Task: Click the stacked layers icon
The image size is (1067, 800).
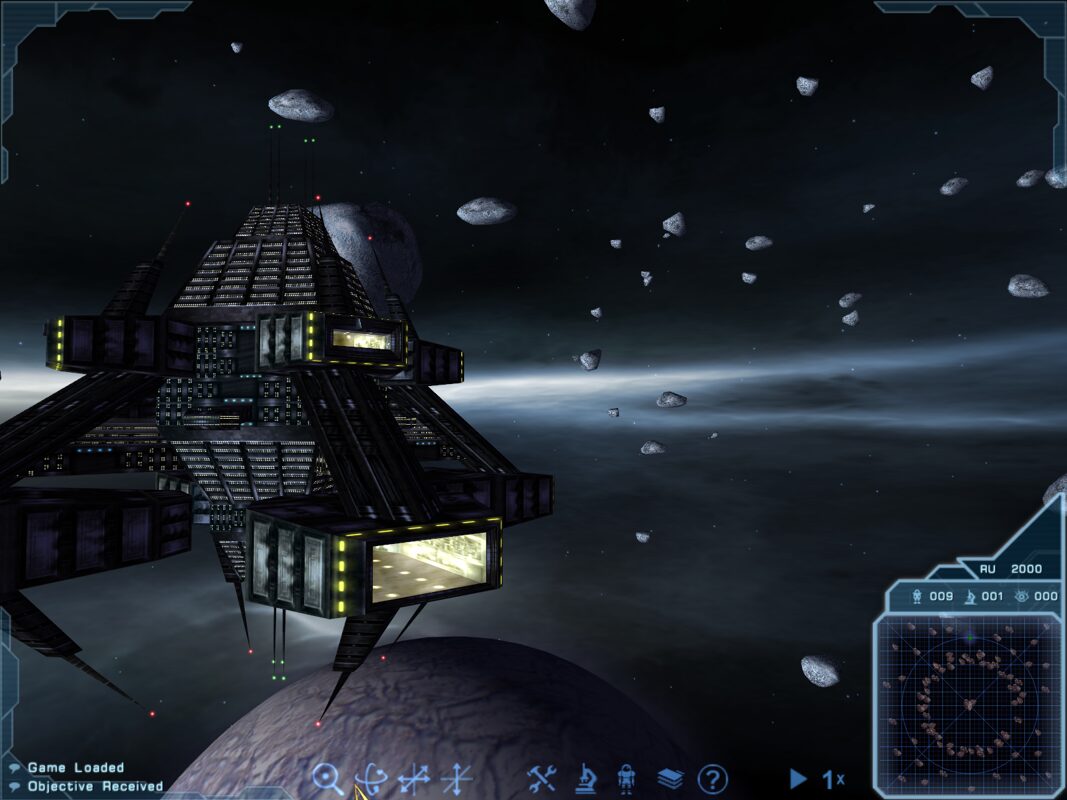Action: [x=670, y=778]
